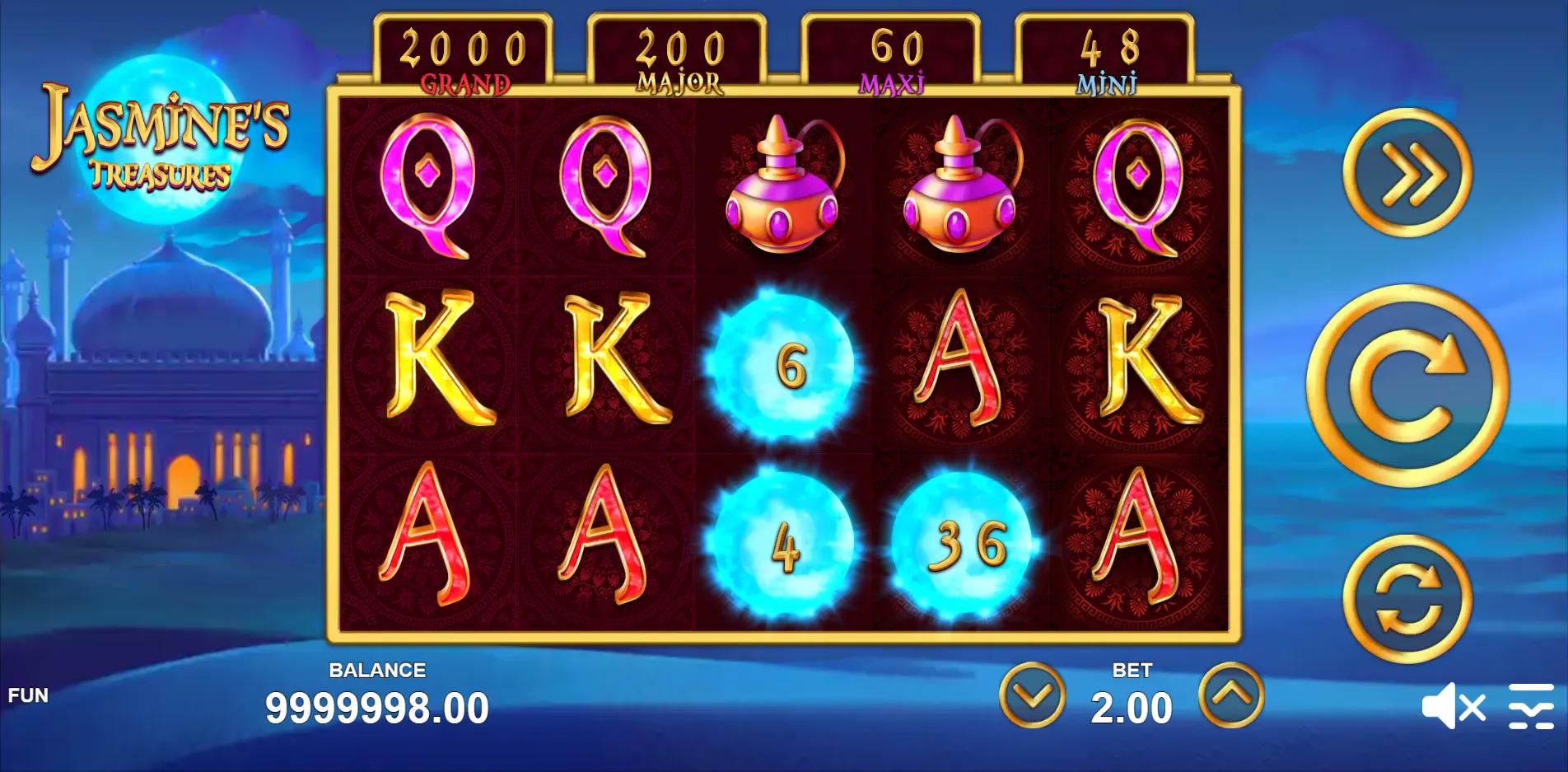Expand the GRAND jackpot panel

coord(463,51)
